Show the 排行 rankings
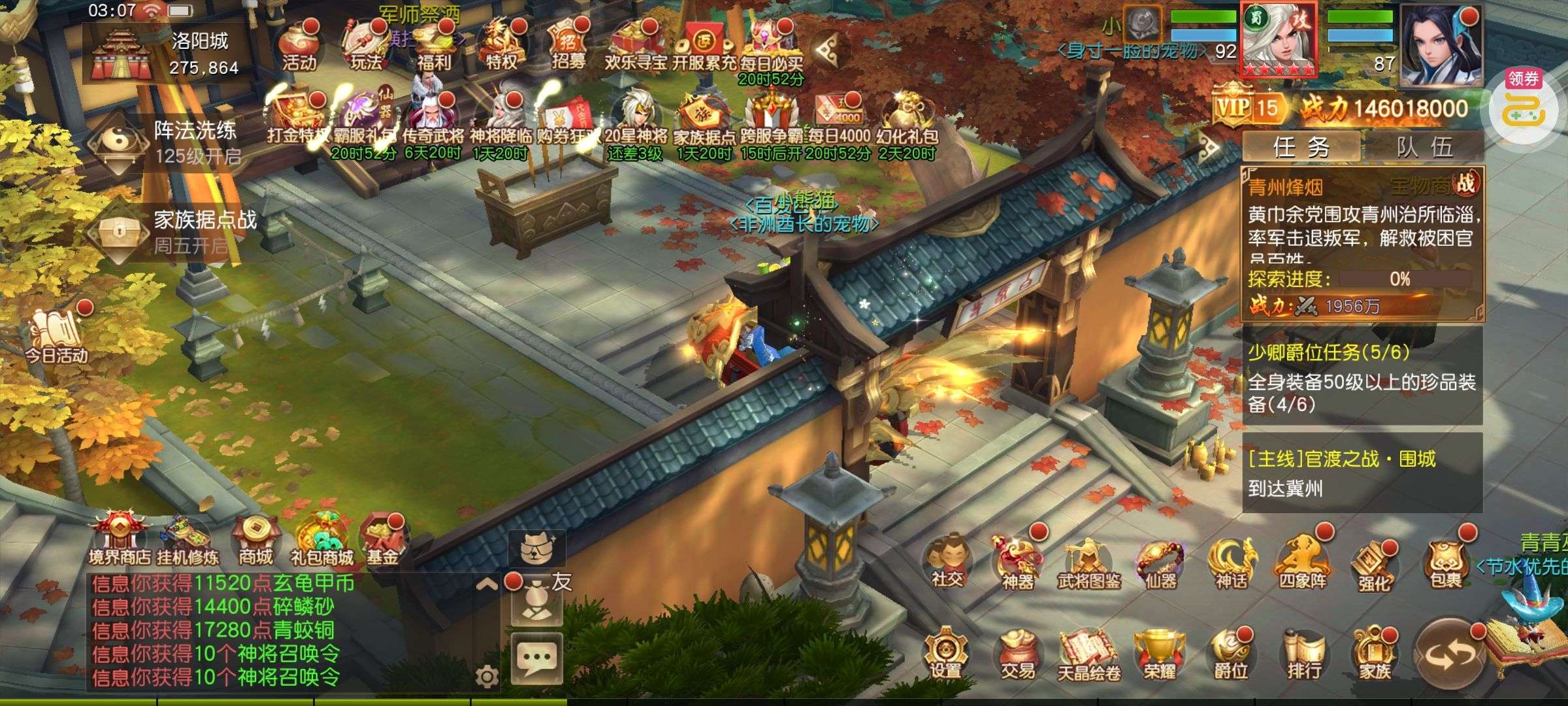Viewport: 1568px width, 706px height. [x=1303, y=654]
